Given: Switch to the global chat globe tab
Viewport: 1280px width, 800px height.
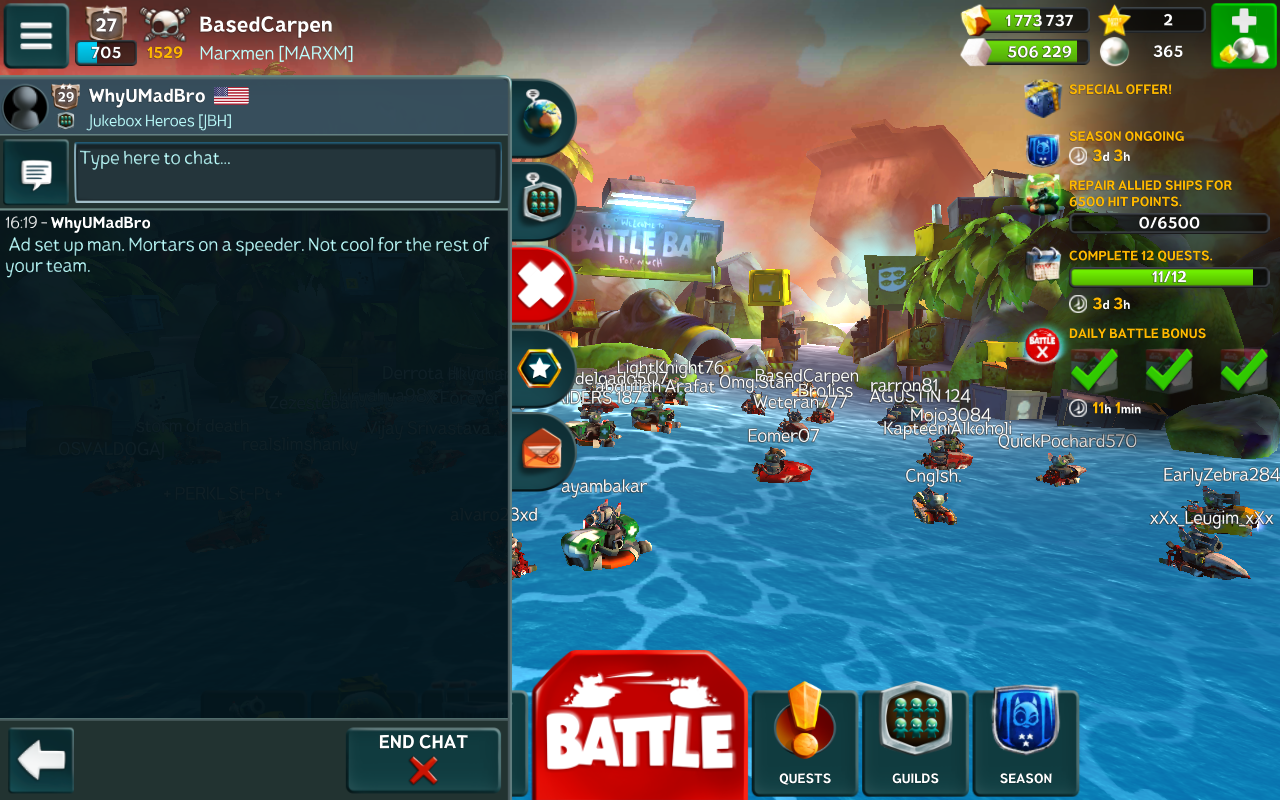Looking at the screenshot, I should (541, 118).
